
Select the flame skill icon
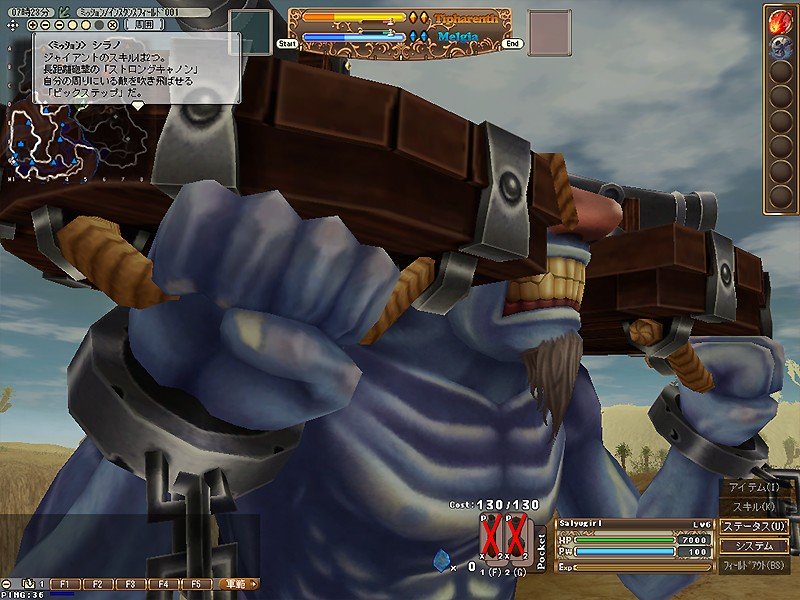click(x=779, y=20)
